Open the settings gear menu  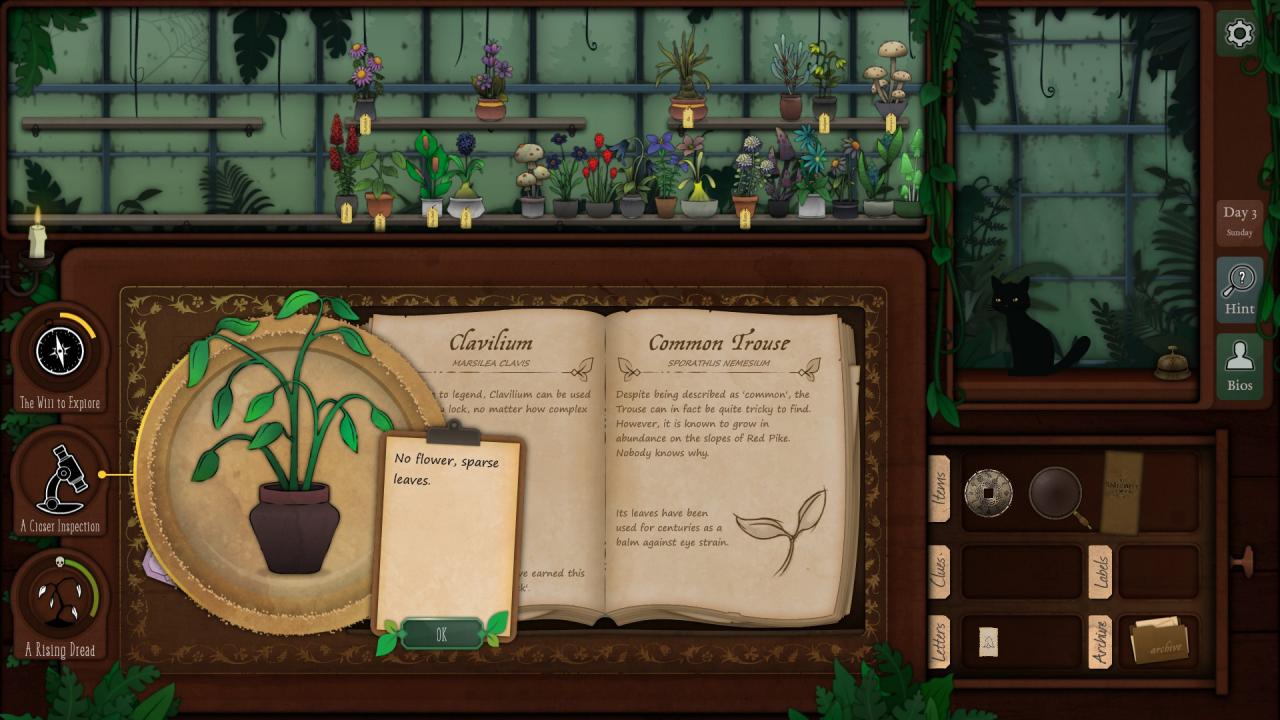(x=1239, y=34)
